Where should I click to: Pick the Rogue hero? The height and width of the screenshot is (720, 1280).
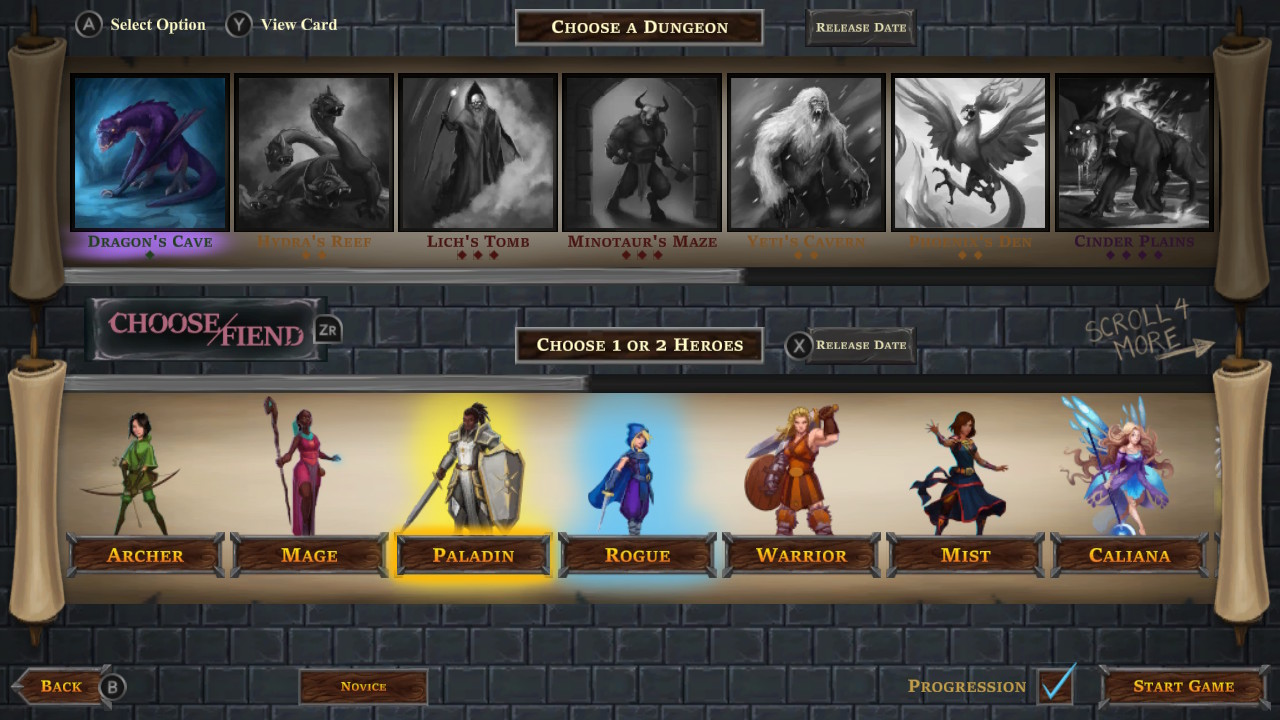click(x=637, y=555)
